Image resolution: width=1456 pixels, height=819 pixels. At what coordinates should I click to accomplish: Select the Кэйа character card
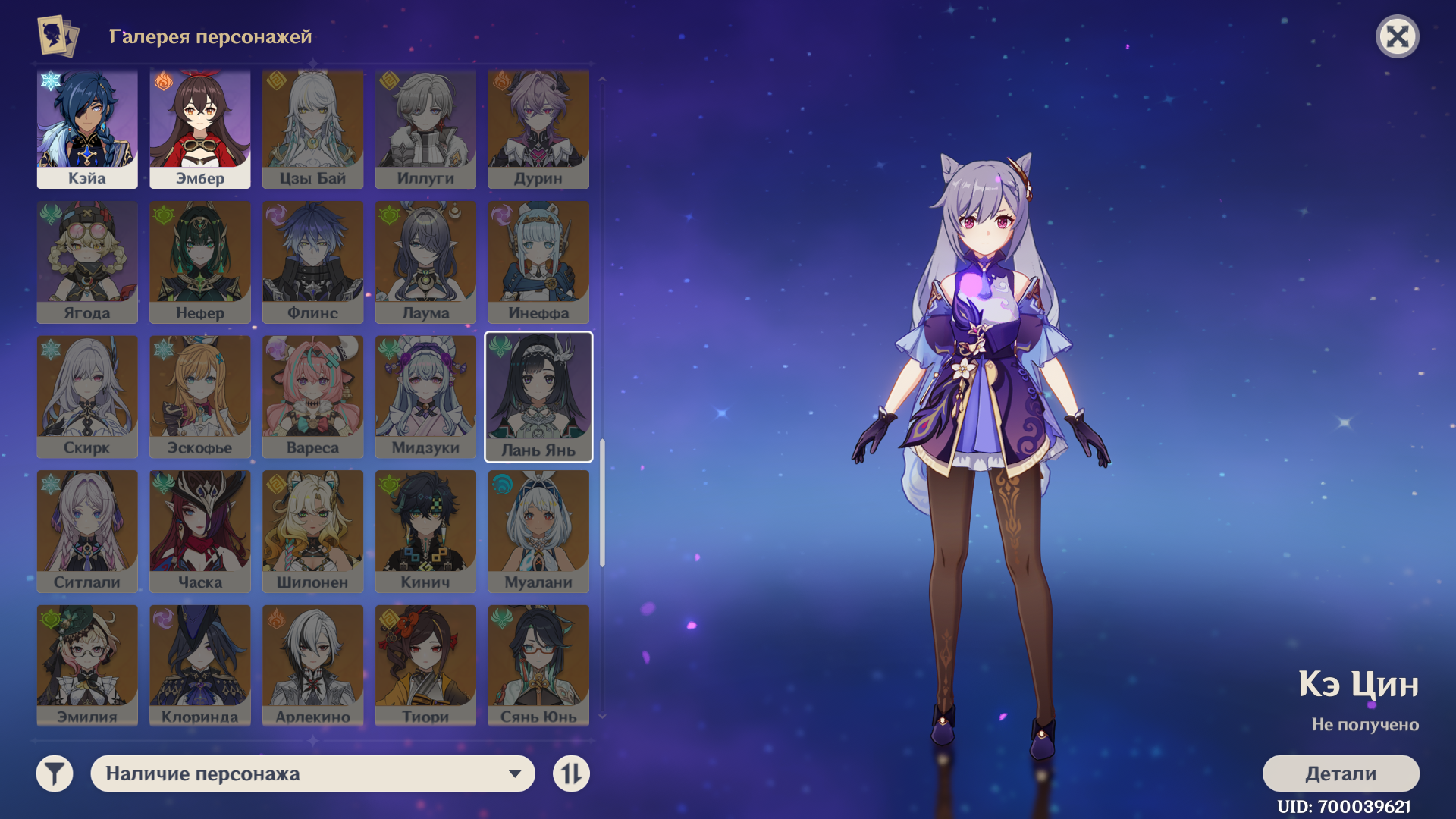pos(87,129)
